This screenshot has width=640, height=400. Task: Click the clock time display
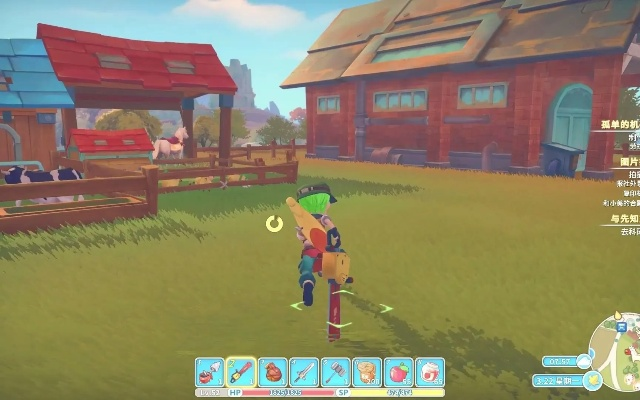559,361
